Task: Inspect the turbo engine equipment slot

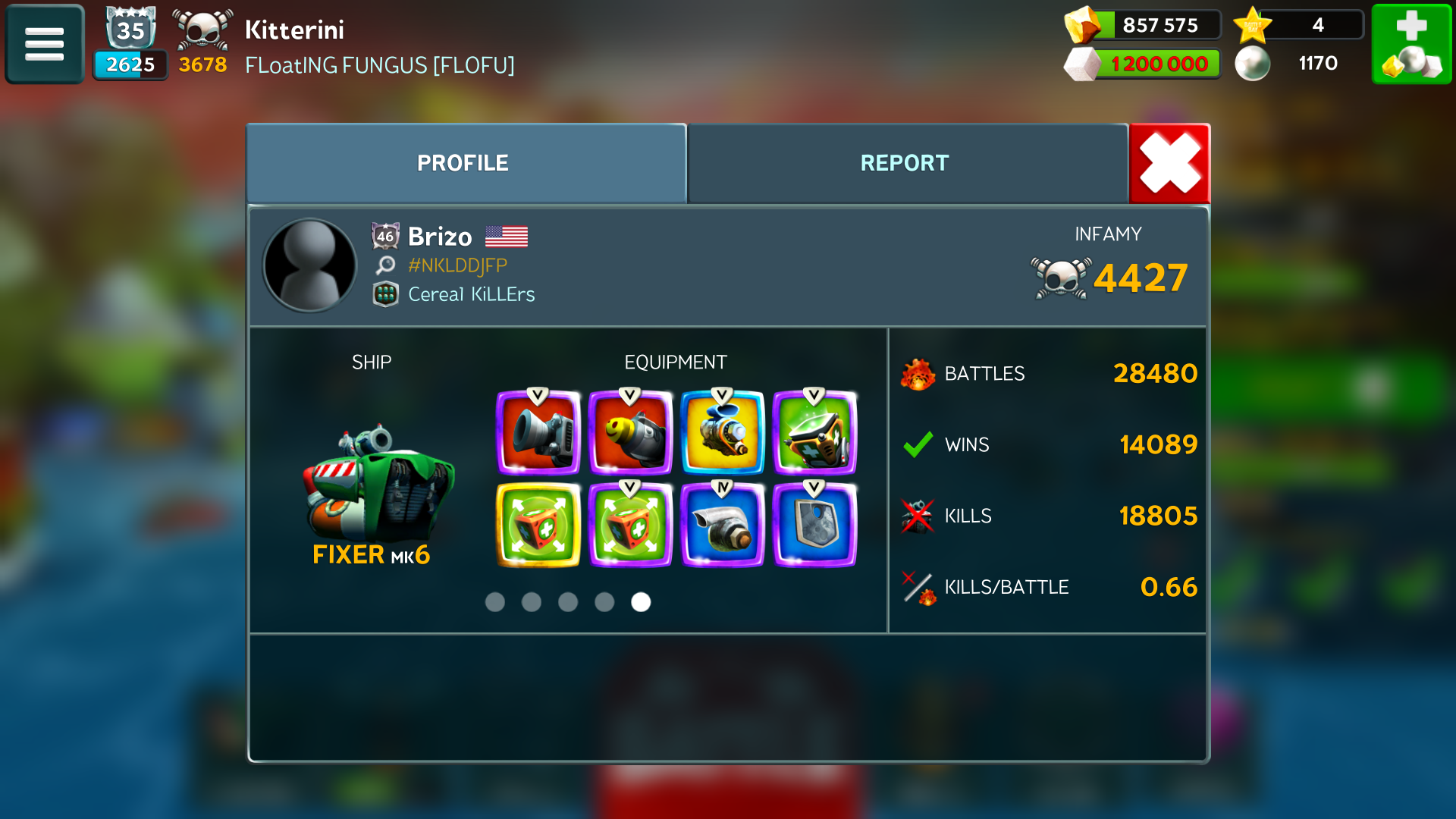Action: pos(723,526)
